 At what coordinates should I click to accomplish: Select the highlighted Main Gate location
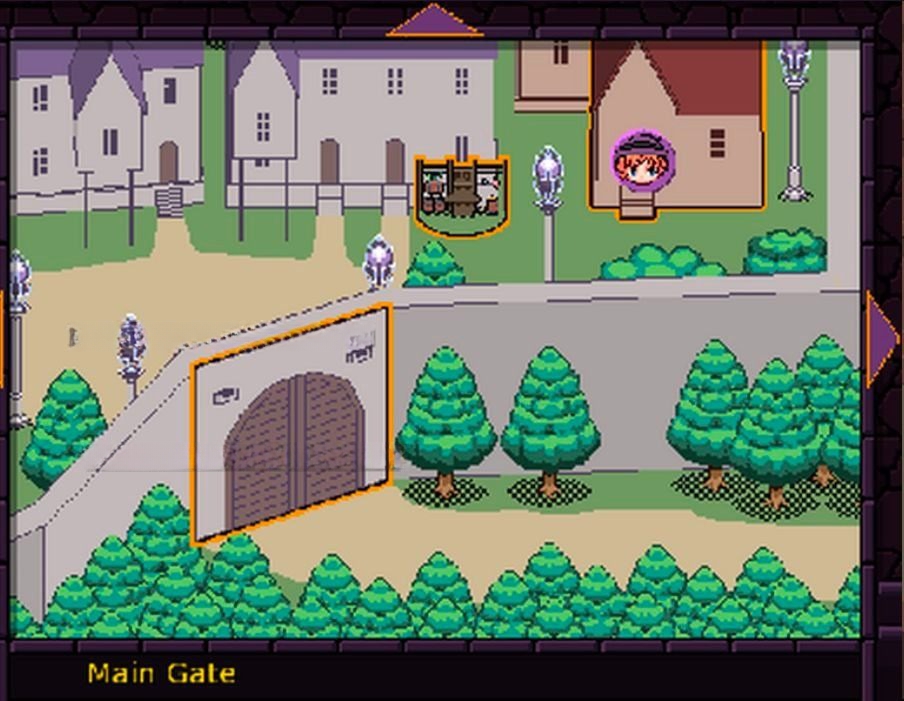click(292, 426)
